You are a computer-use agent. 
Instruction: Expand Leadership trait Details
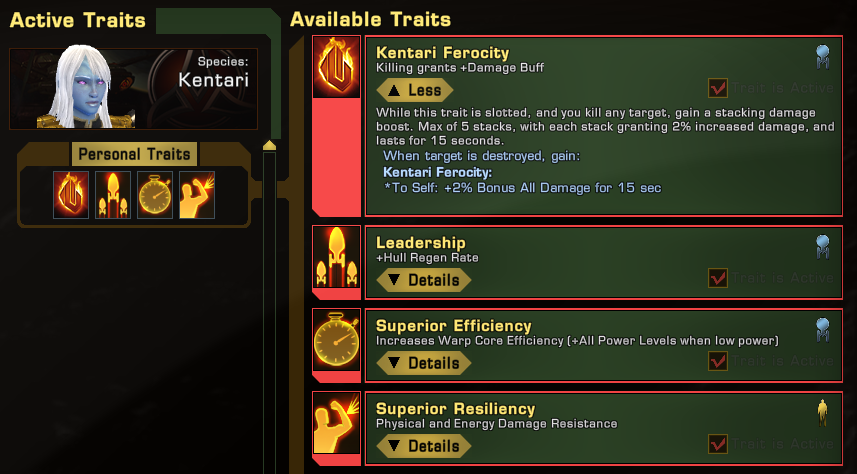[x=424, y=280]
